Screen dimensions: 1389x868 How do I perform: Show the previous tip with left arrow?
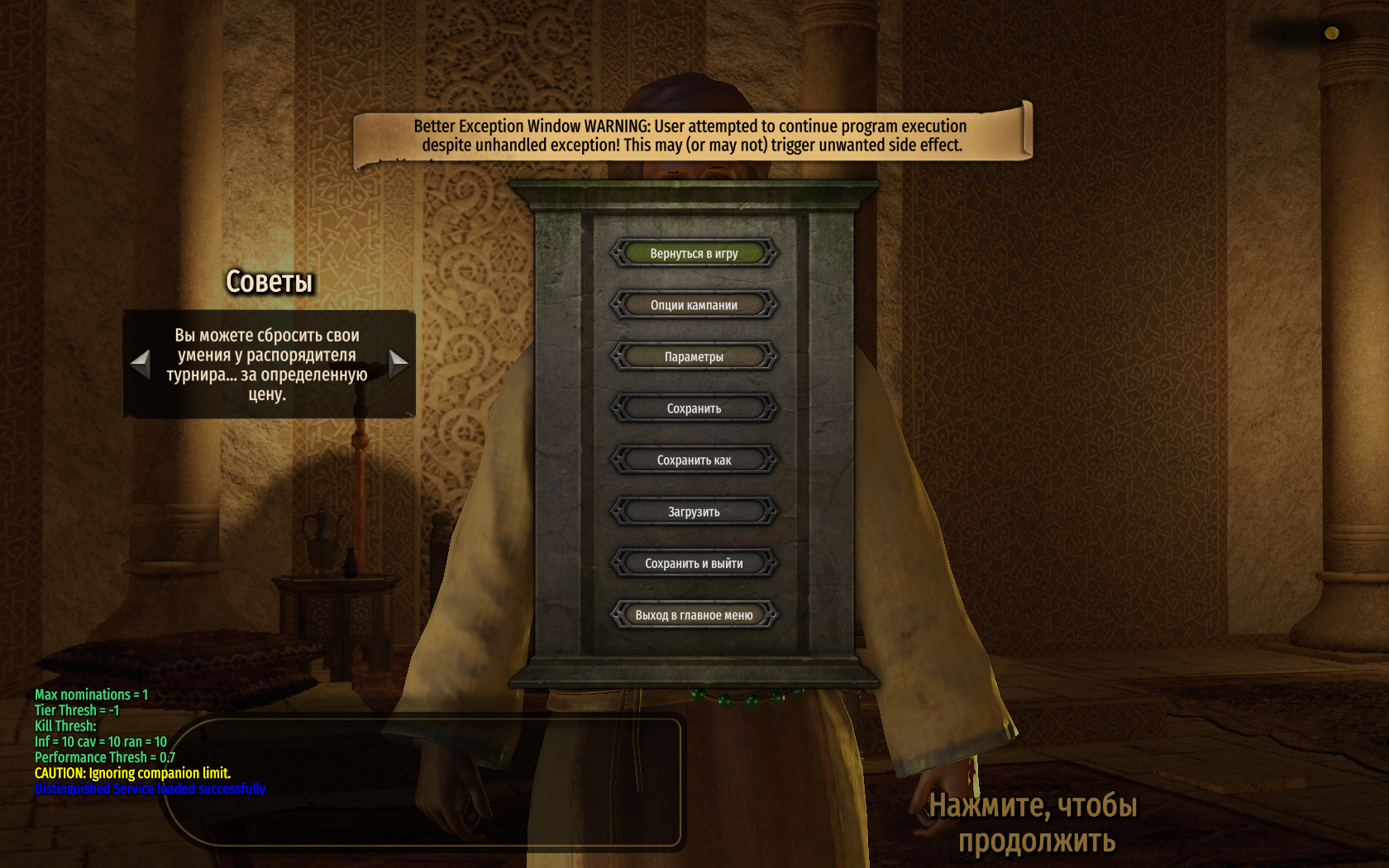(x=141, y=363)
